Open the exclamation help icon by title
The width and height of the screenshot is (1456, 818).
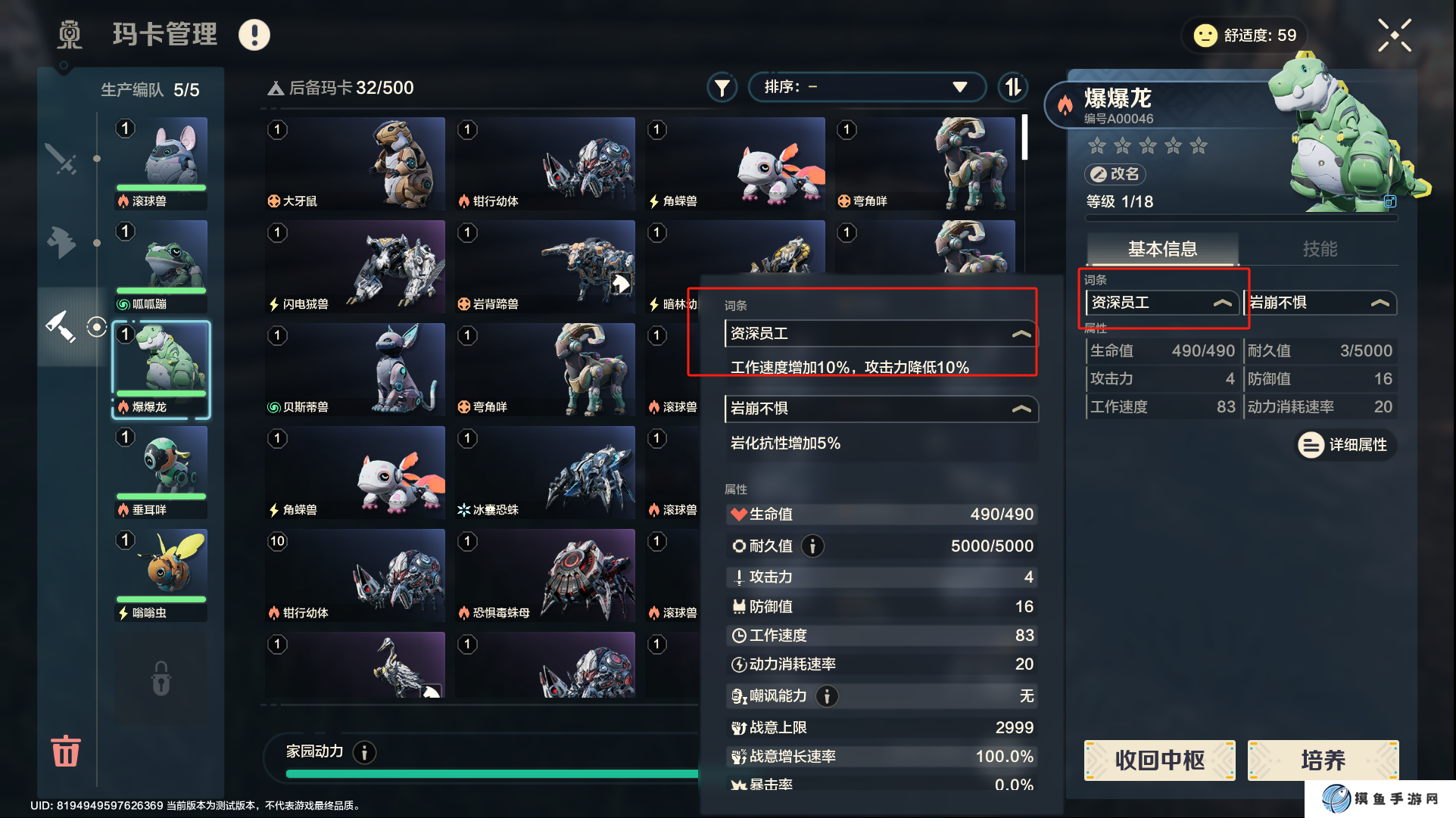coord(254,35)
